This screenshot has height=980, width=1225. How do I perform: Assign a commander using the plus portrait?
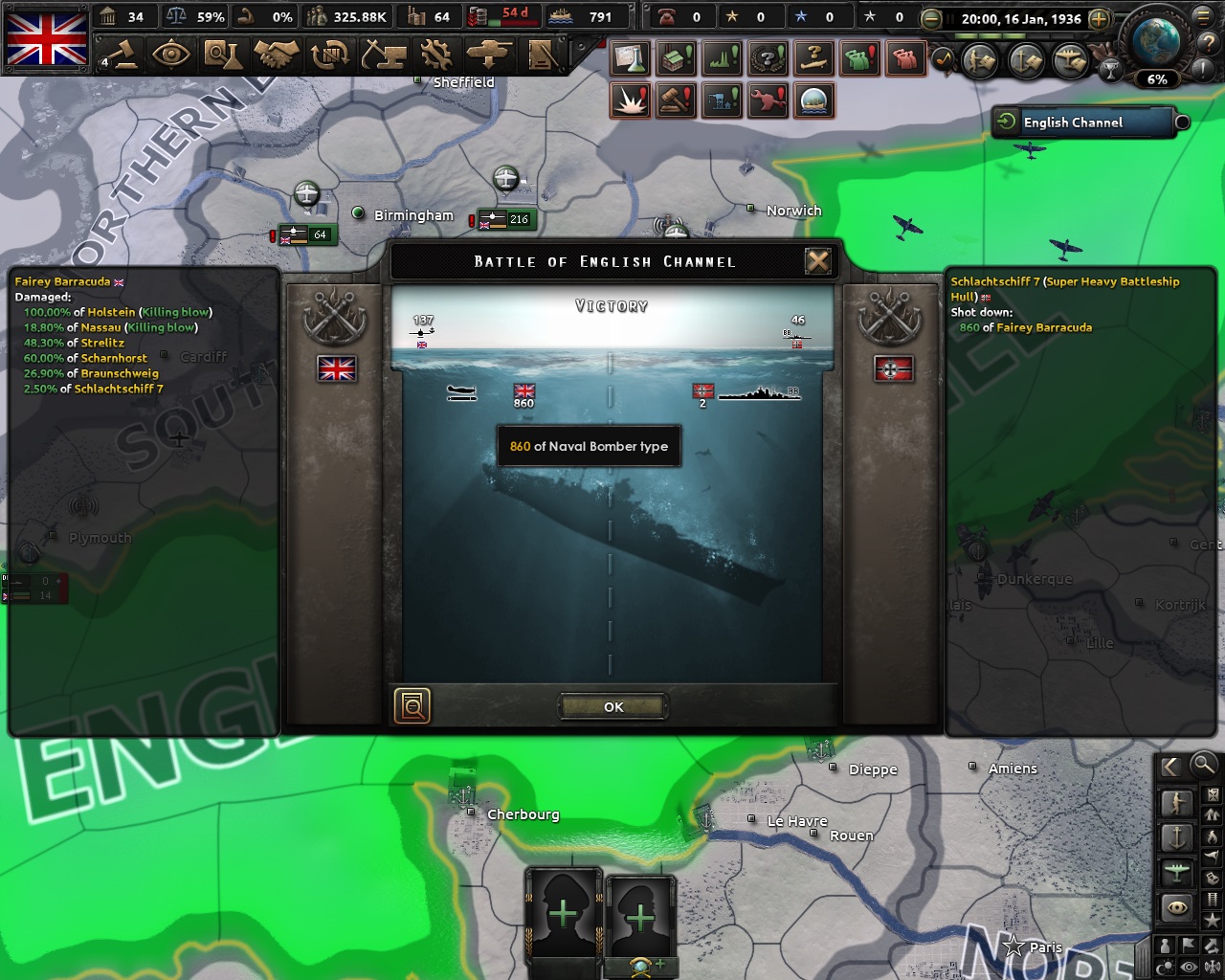563,914
